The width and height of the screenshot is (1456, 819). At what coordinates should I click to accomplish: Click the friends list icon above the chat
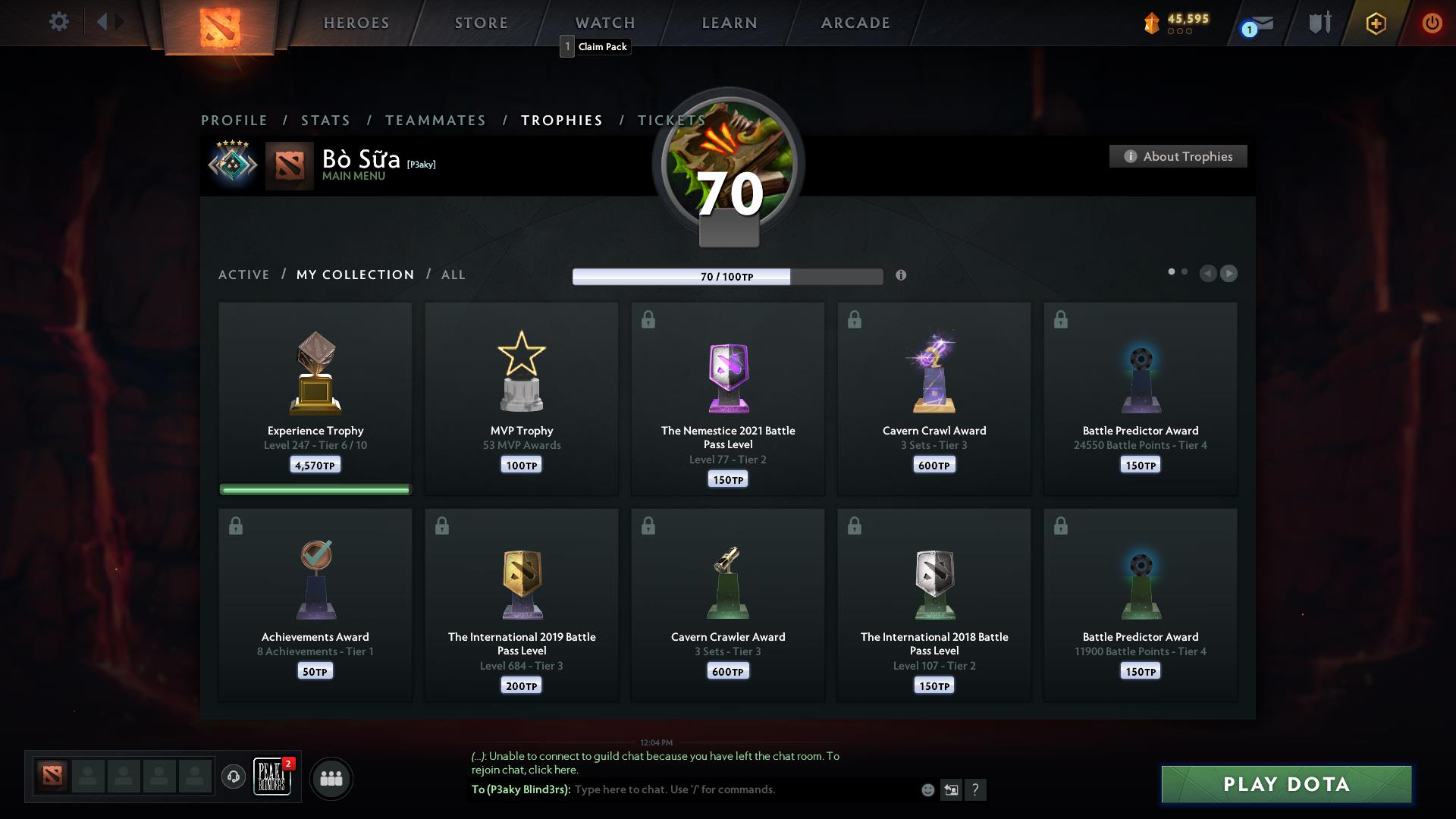[x=331, y=778]
